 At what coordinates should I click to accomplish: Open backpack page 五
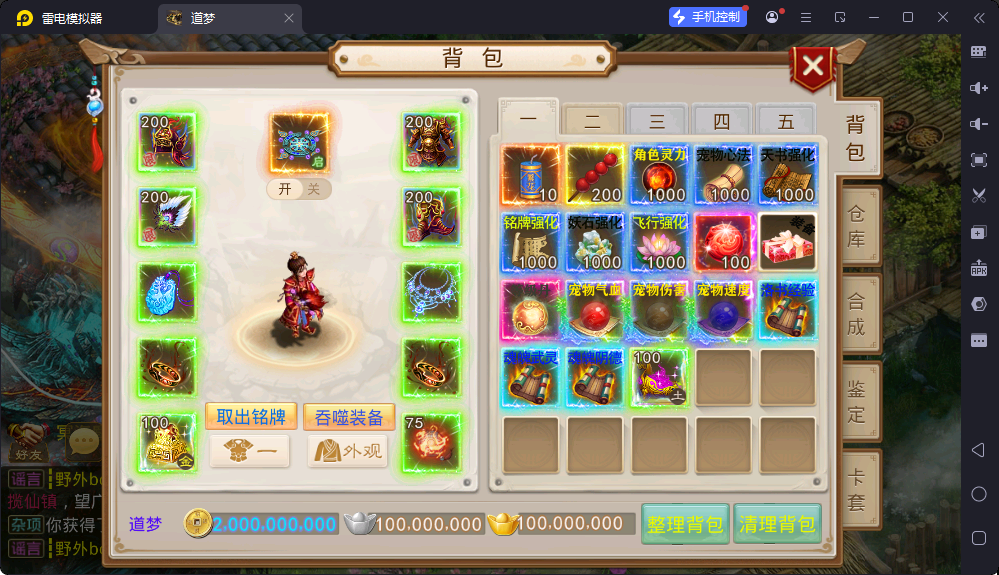(786, 122)
